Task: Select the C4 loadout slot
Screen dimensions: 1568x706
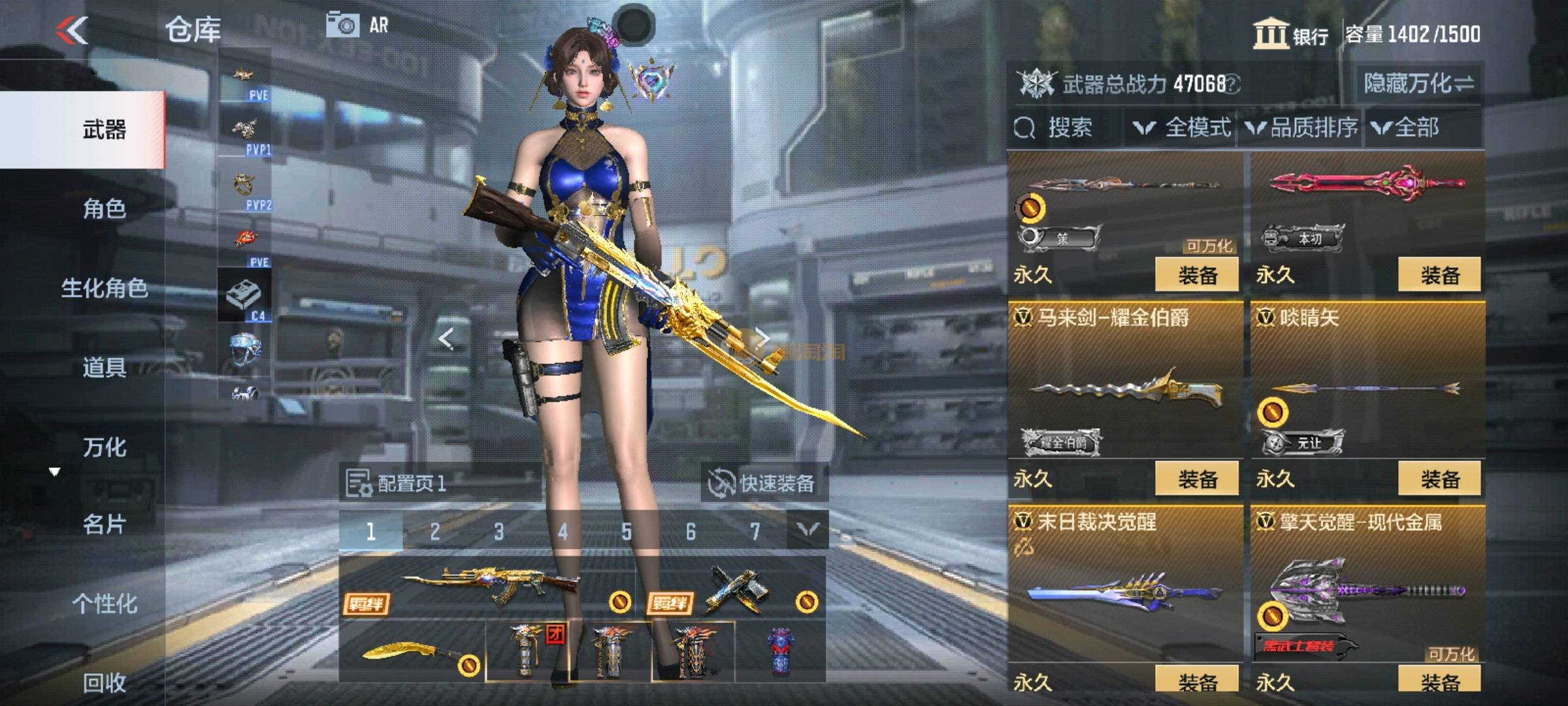Action: point(244,295)
